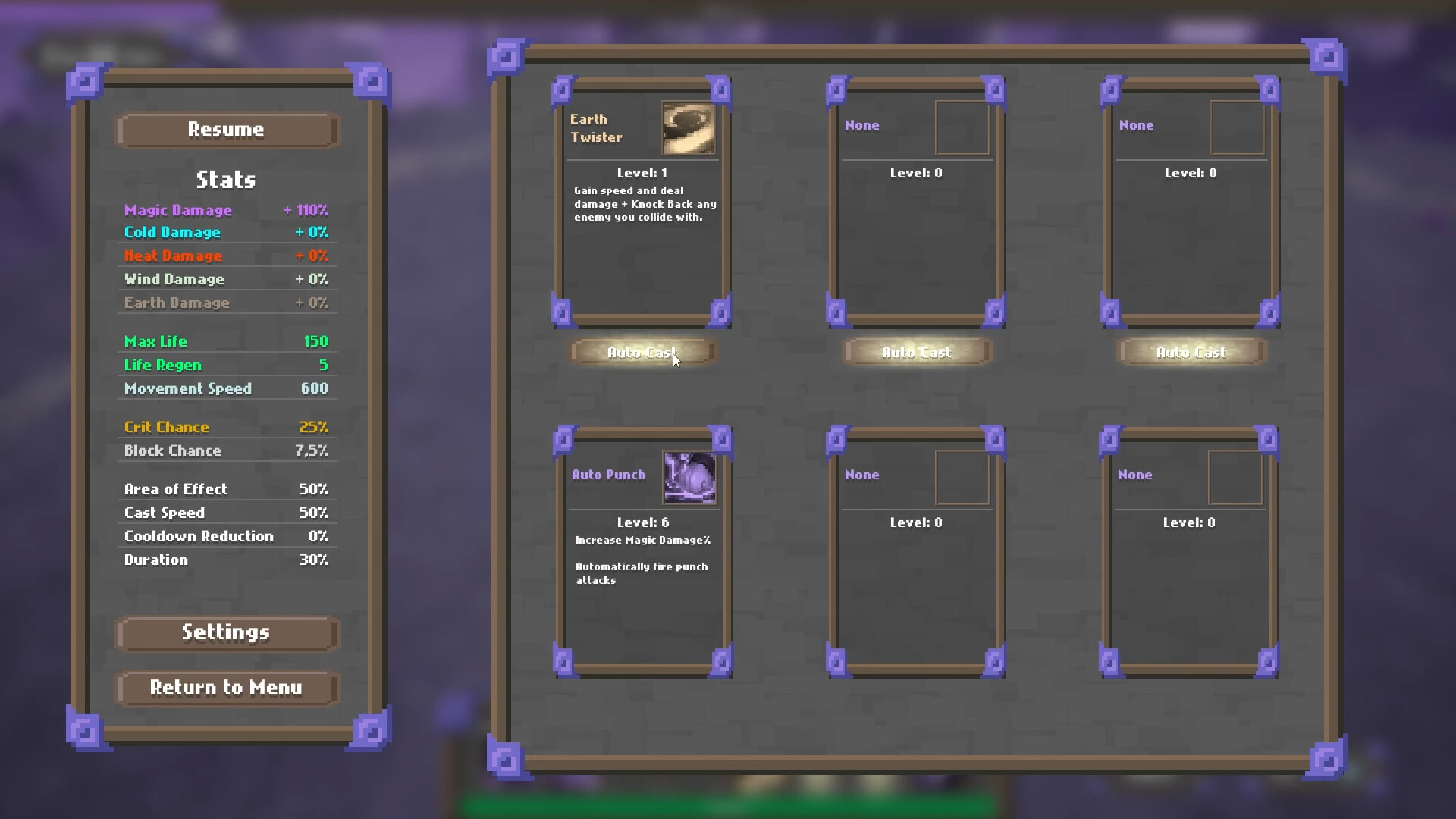Select the Earth Twister skill icon
Viewport: 1456px width, 819px height.
click(688, 129)
